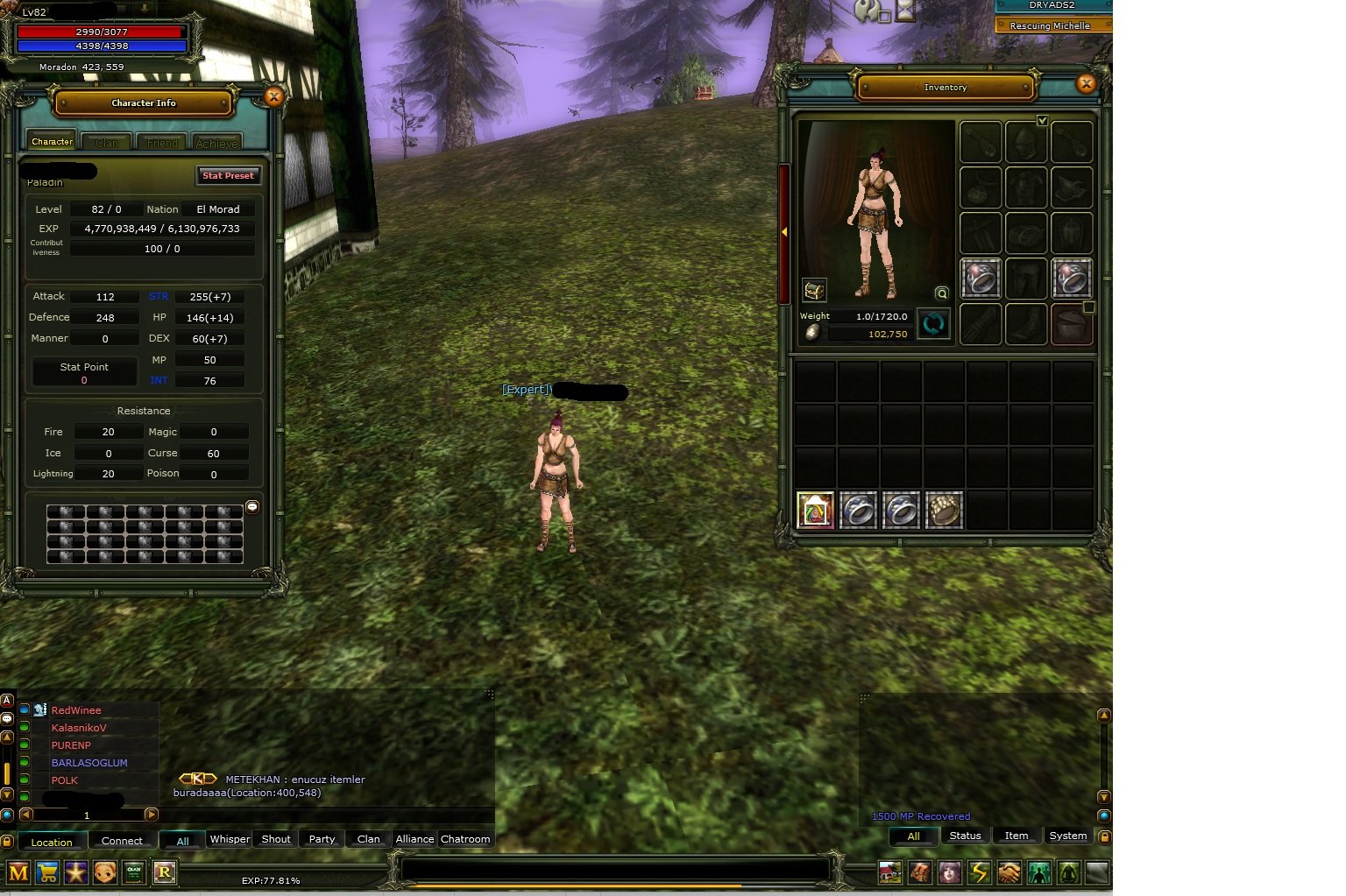Viewport: 1346px width, 896px height.
Task: Switch to the Party chat tab
Action: coord(322,839)
